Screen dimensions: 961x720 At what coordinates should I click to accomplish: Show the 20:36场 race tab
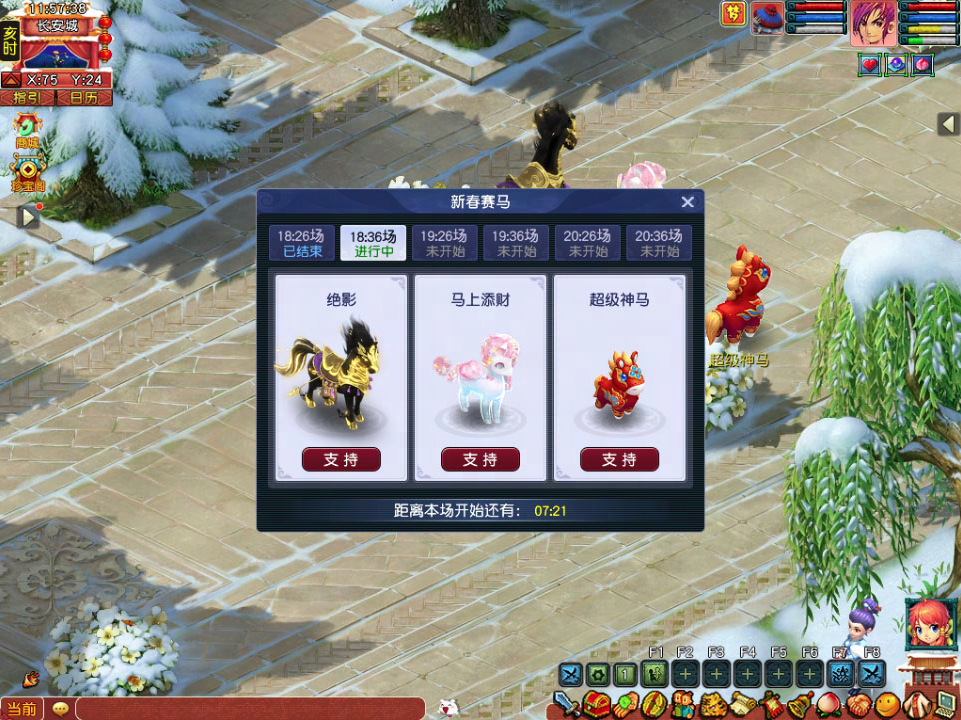[x=659, y=243]
